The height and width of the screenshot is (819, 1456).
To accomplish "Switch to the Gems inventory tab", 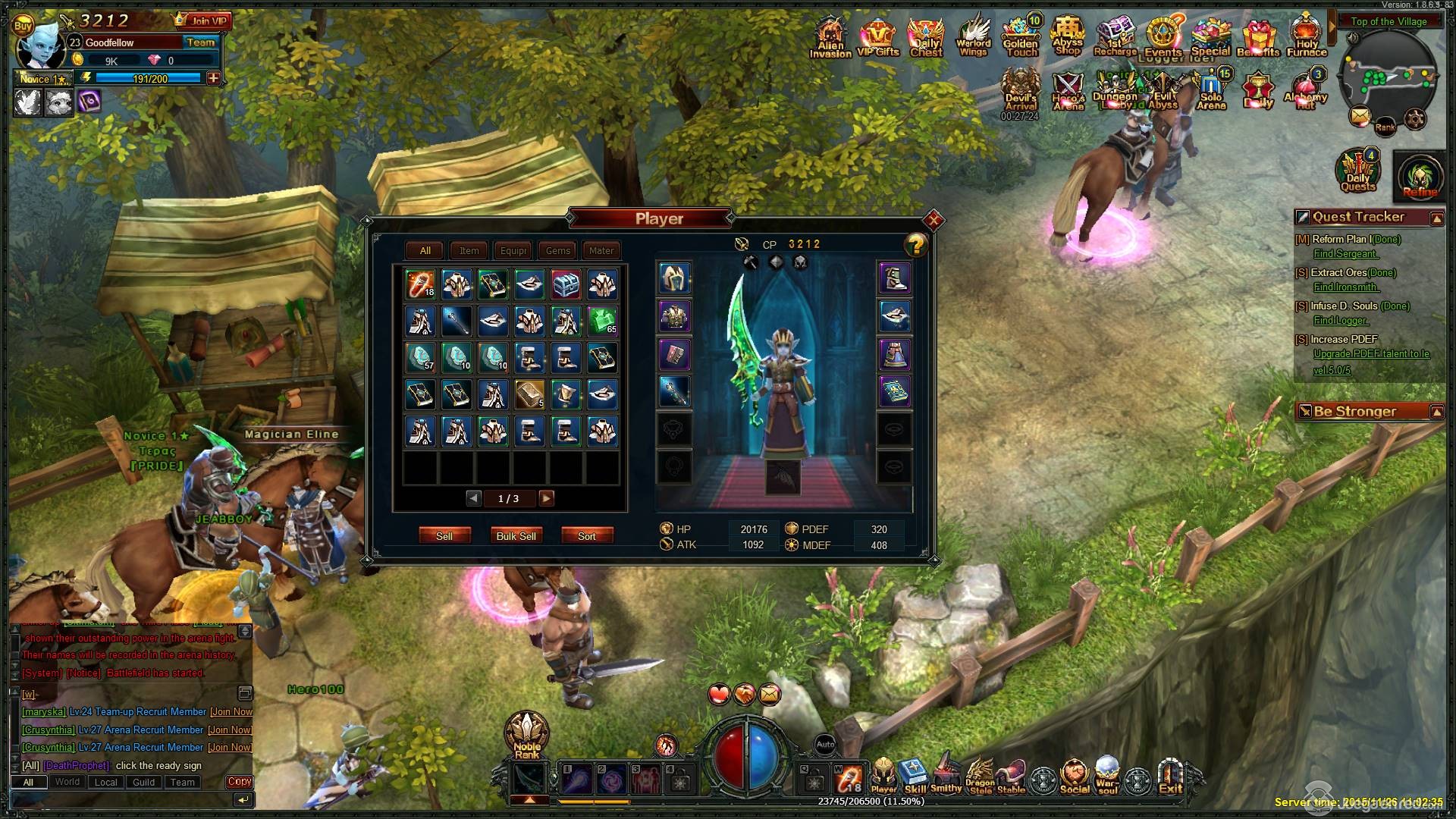I will point(557,250).
